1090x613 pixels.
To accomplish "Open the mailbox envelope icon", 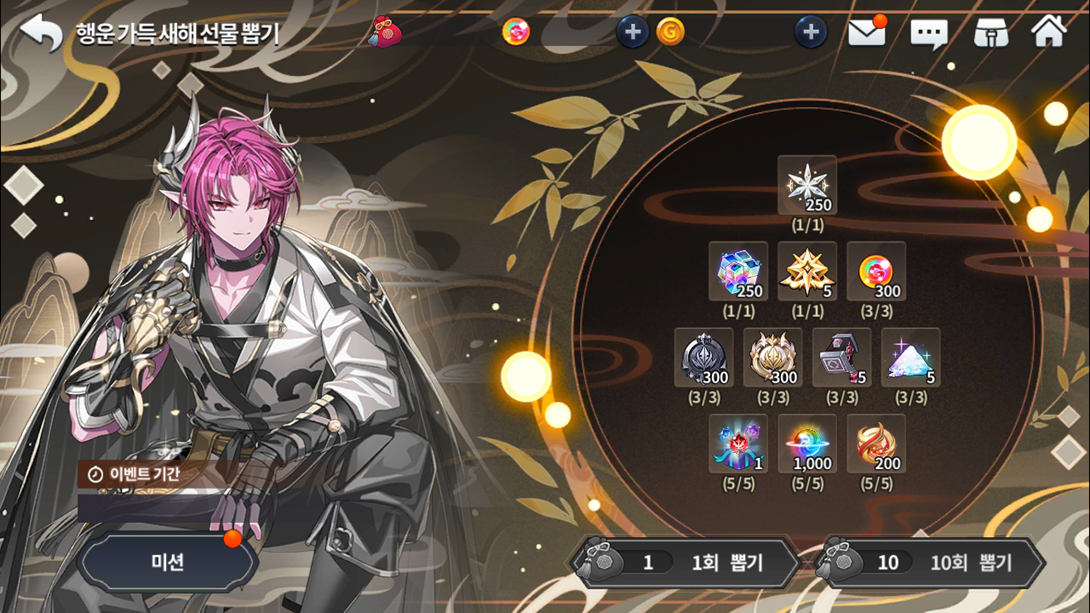I will point(866,33).
